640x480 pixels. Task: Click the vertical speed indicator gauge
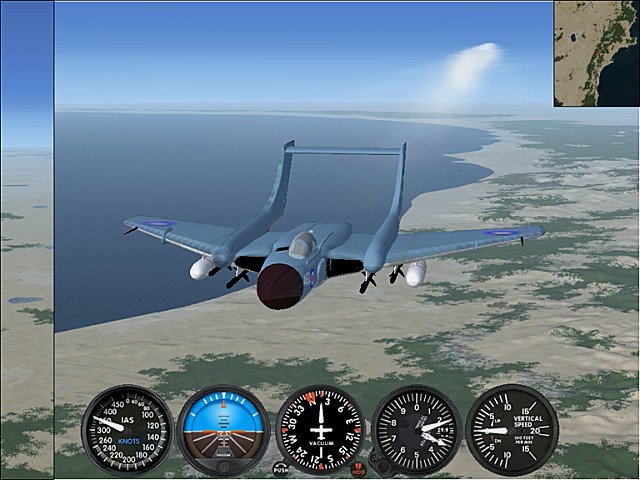coord(512,430)
